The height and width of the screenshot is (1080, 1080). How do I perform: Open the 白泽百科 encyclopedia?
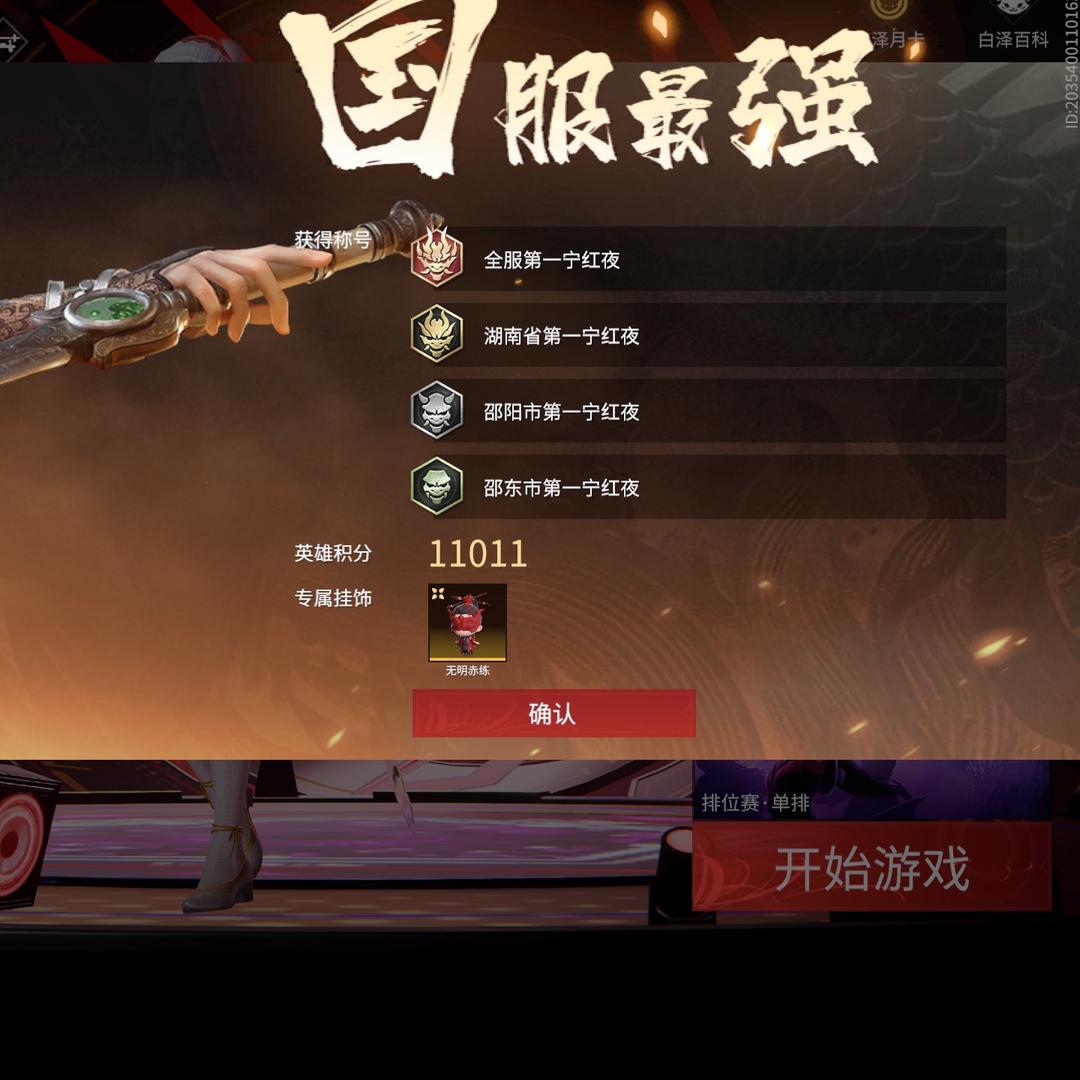click(1012, 24)
